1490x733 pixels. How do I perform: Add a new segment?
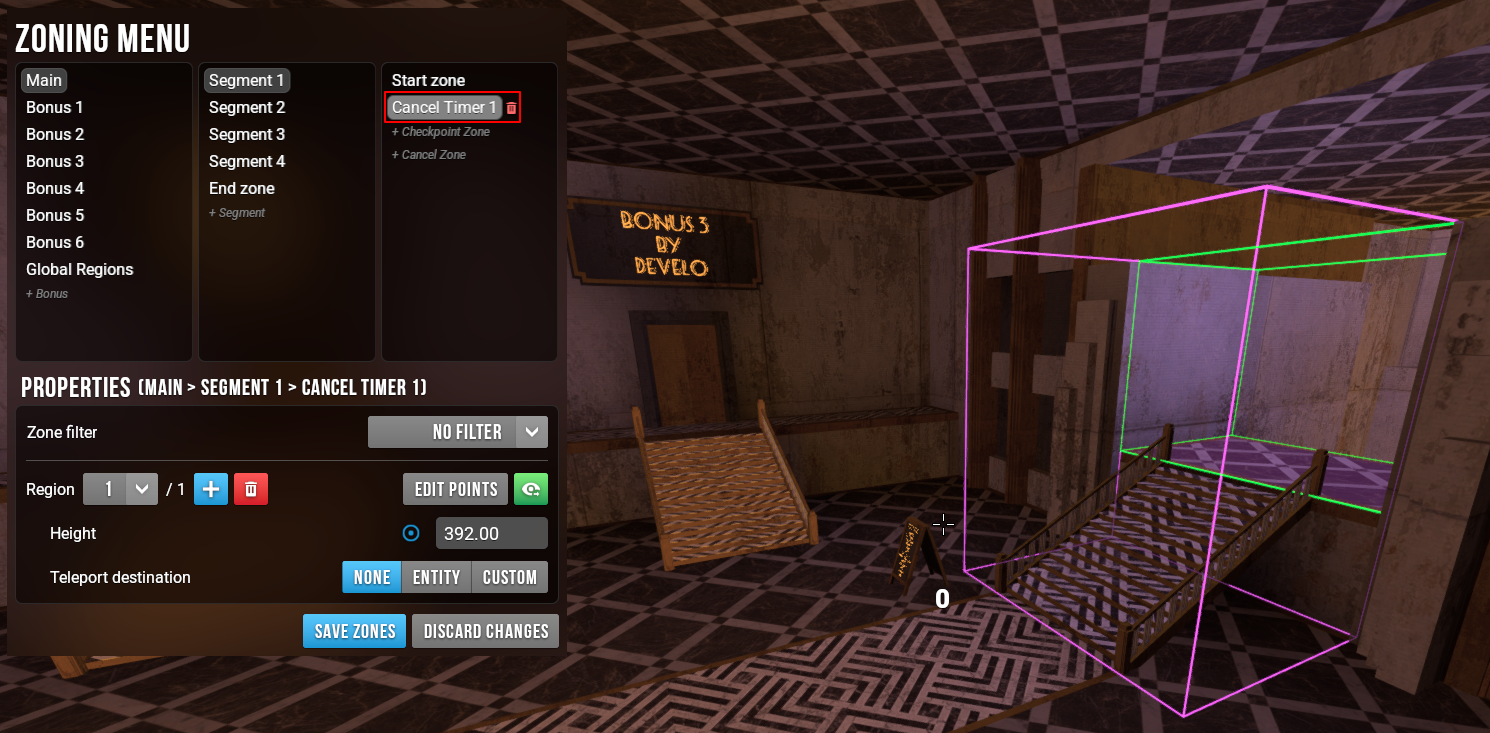click(237, 213)
